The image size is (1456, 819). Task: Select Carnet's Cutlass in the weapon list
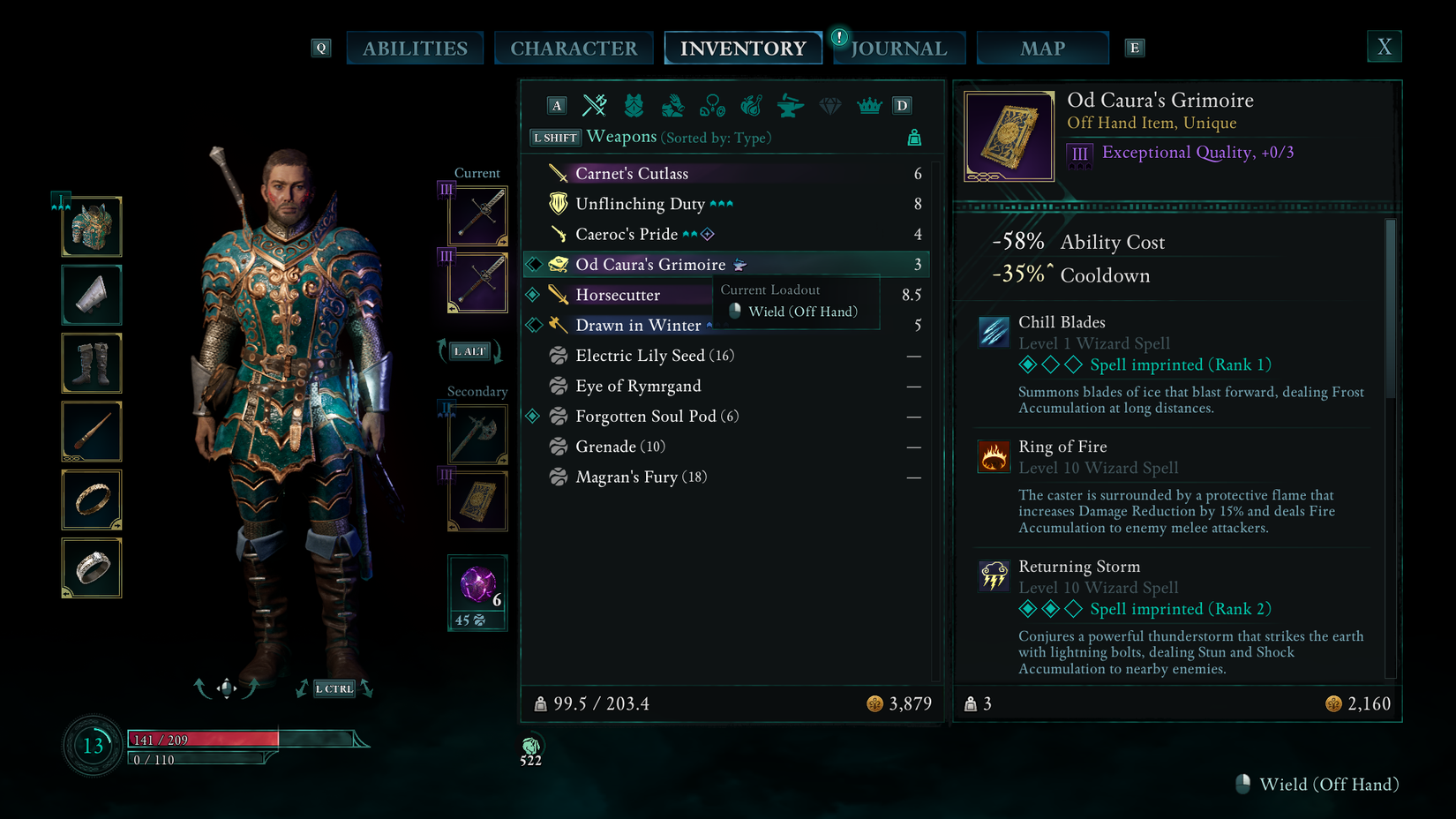(632, 174)
